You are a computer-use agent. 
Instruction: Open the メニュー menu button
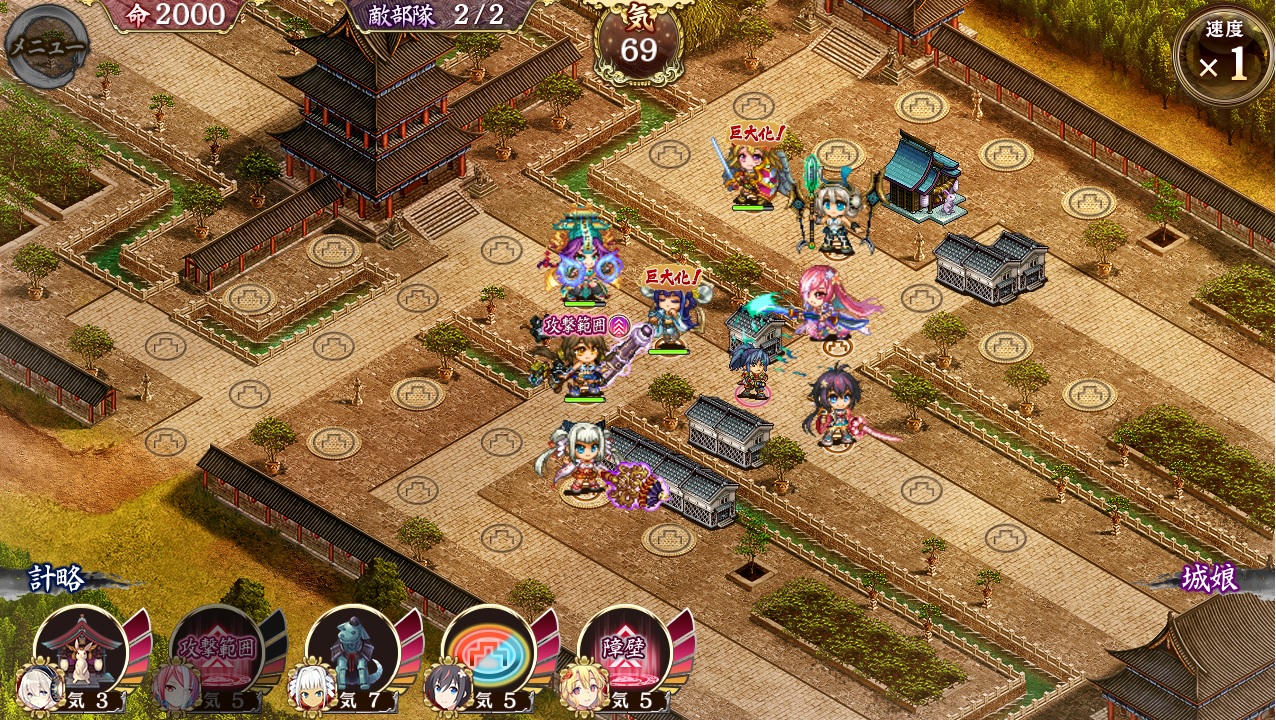(x=47, y=46)
